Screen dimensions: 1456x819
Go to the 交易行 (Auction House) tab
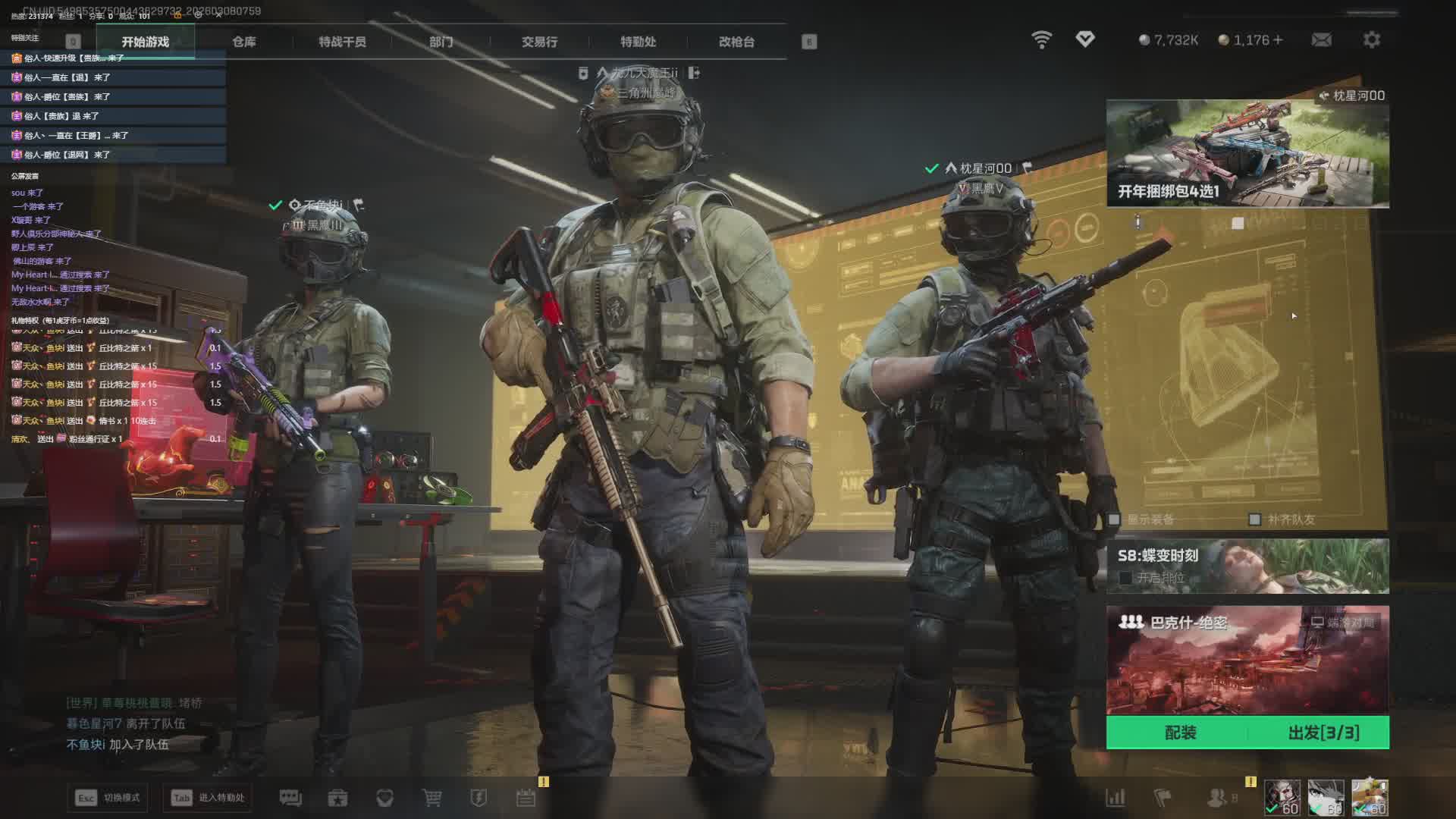(539, 42)
